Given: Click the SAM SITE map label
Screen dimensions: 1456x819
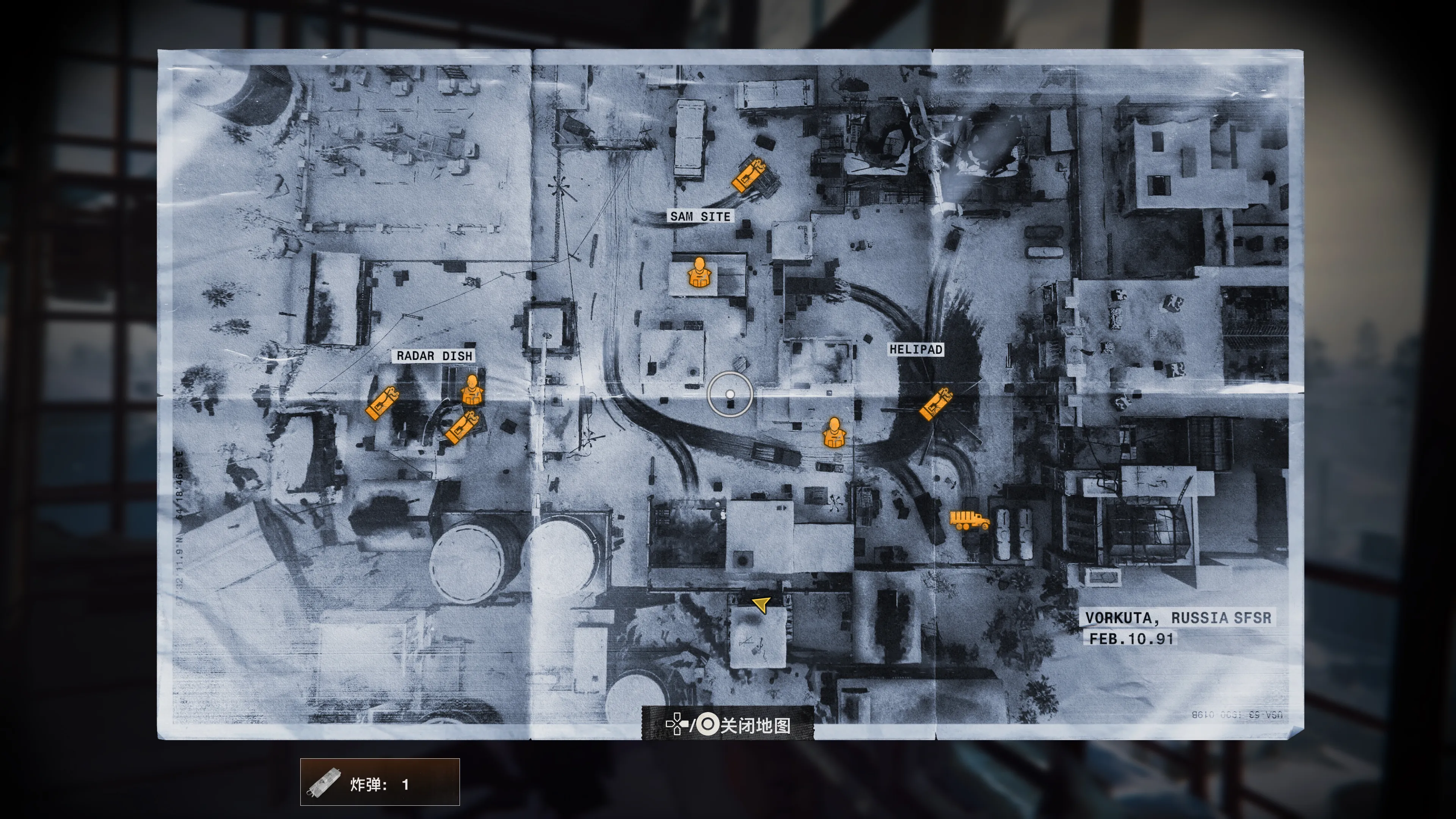Looking at the screenshot, I should click(x=700, y=217).
